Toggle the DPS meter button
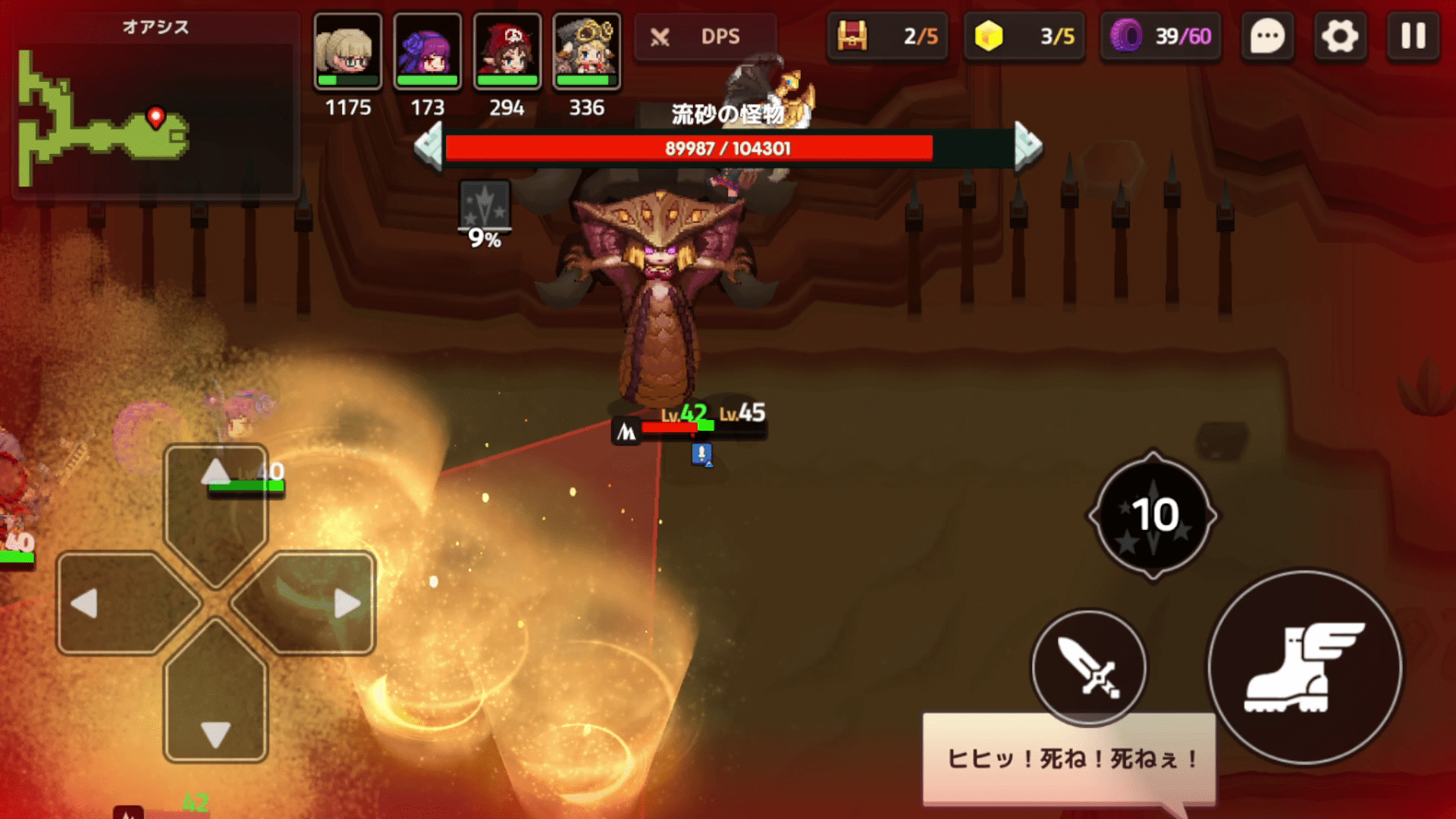The height and width of the screenshot is (819, 1456). [705, 36]
